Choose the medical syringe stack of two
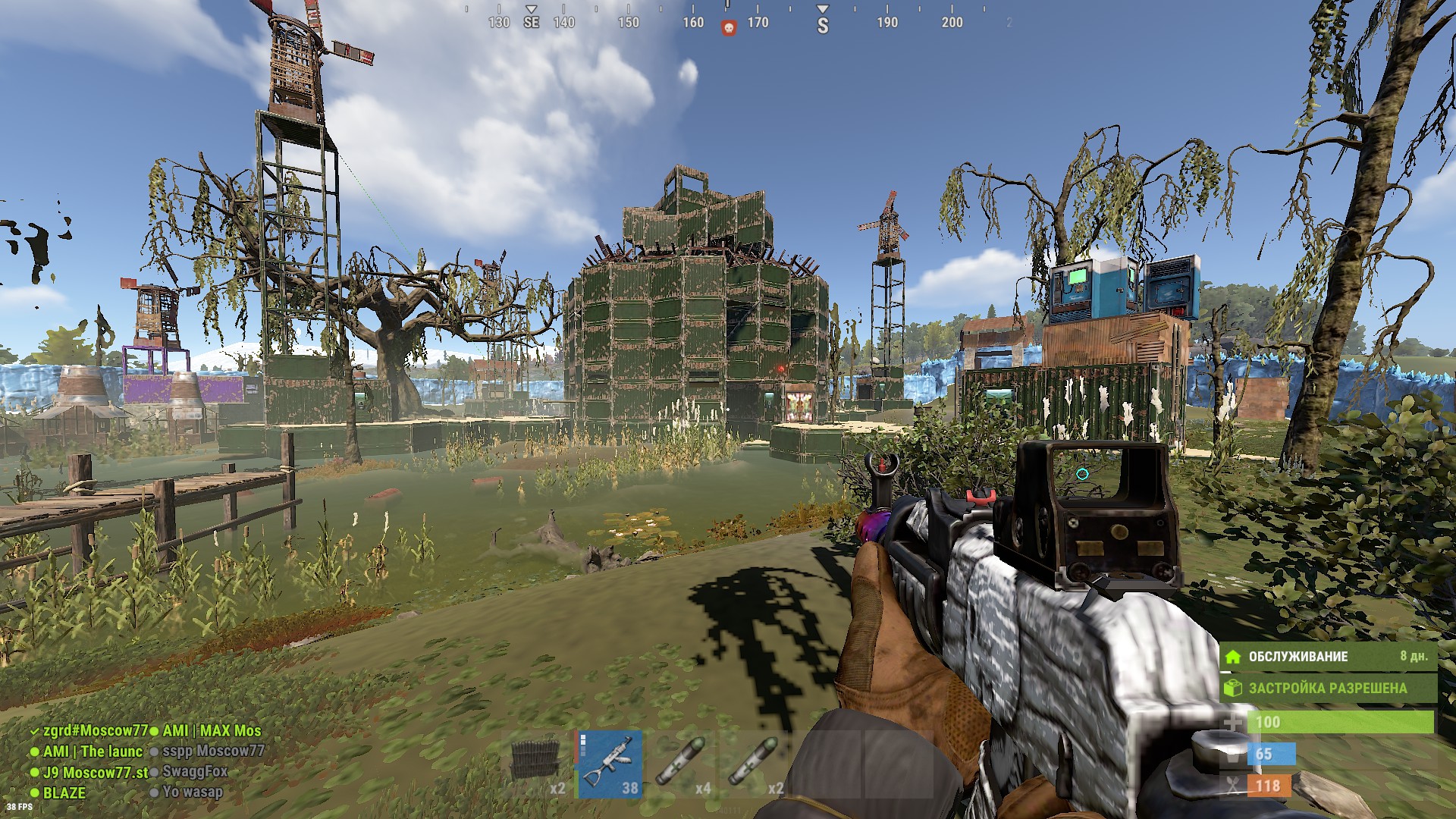 tap(755, 764)
